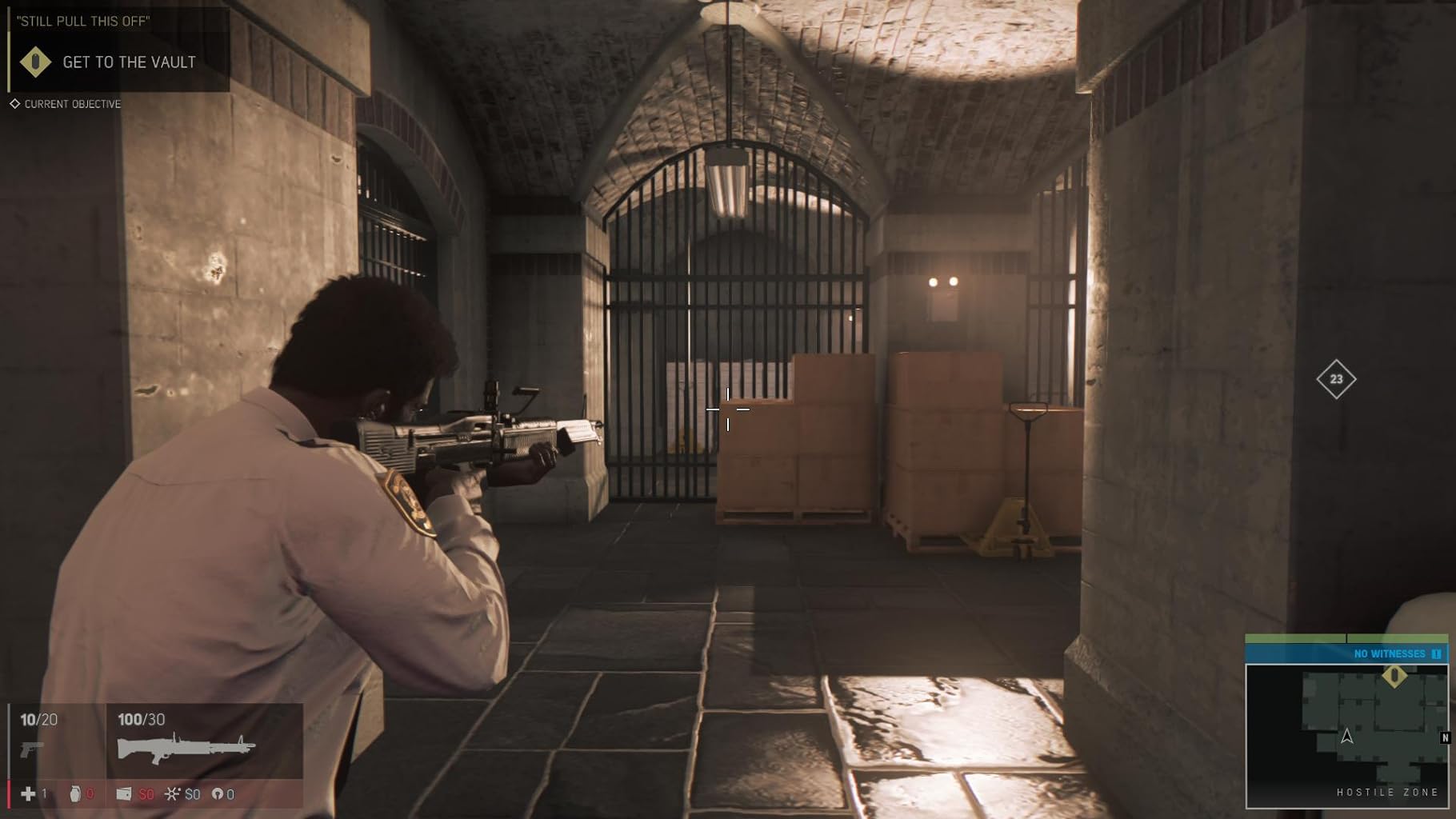Select the waypoint diamond showing 23

(x=1336, y=379)
